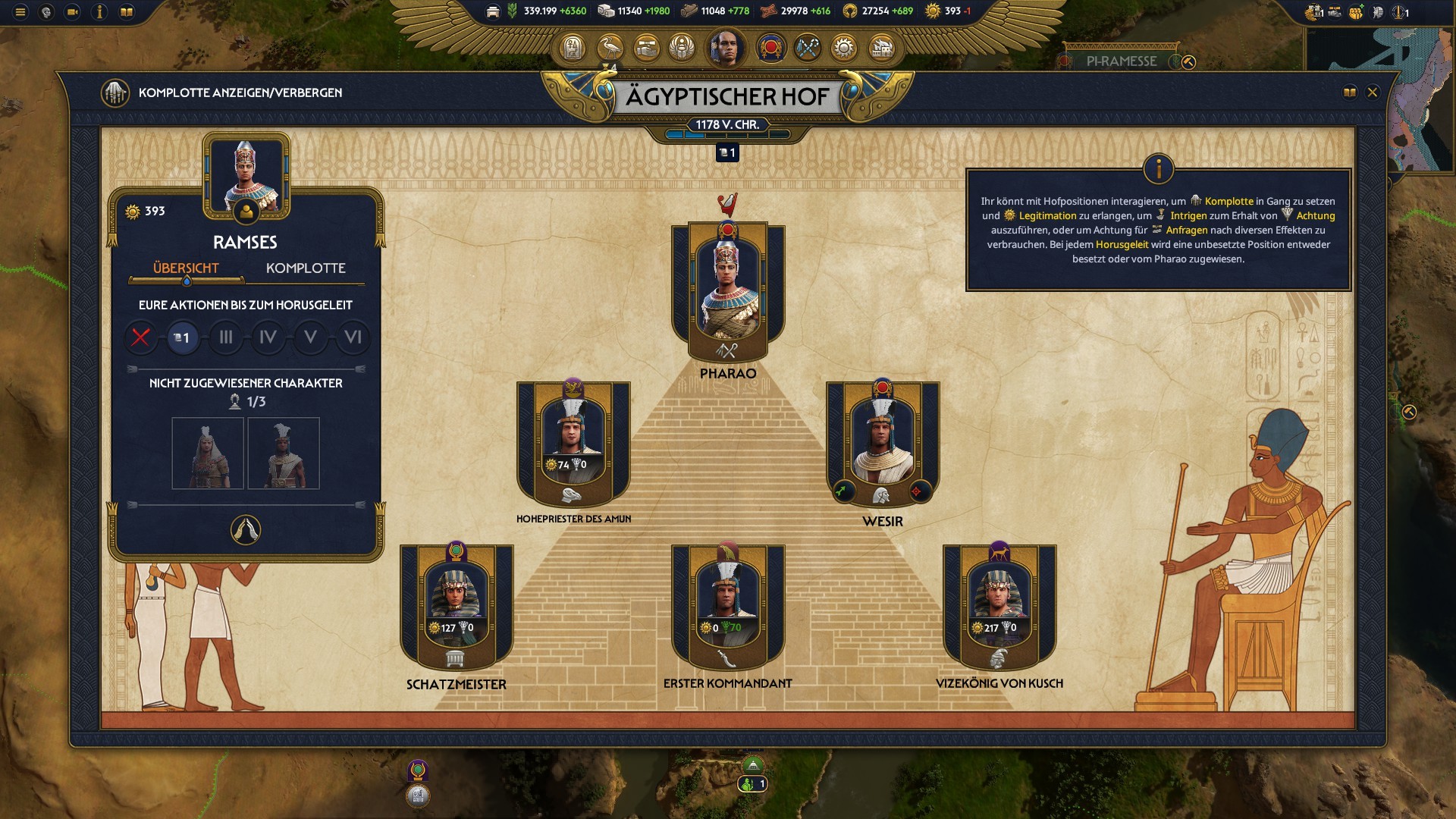Toggle Komplotte anzeigen/verbergen
Viewport: 1456px width, 819px height.
point(115,93)
